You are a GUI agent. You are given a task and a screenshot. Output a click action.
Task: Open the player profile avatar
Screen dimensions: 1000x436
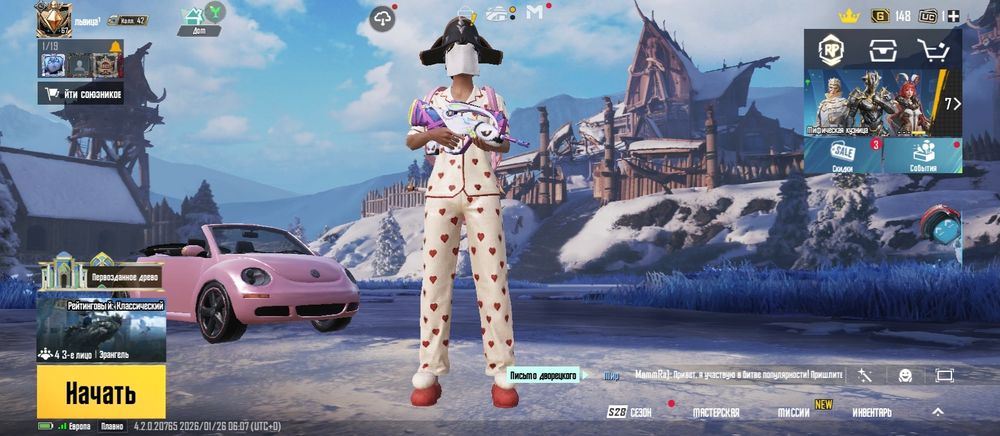click(x=53, y=19)
